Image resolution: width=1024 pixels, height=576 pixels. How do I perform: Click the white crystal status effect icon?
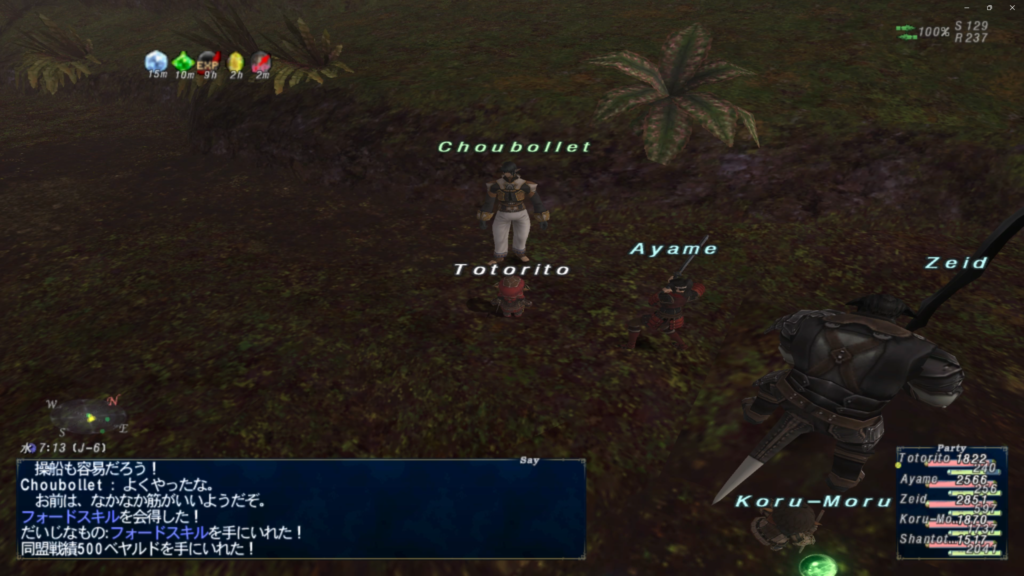click(156, 62)
